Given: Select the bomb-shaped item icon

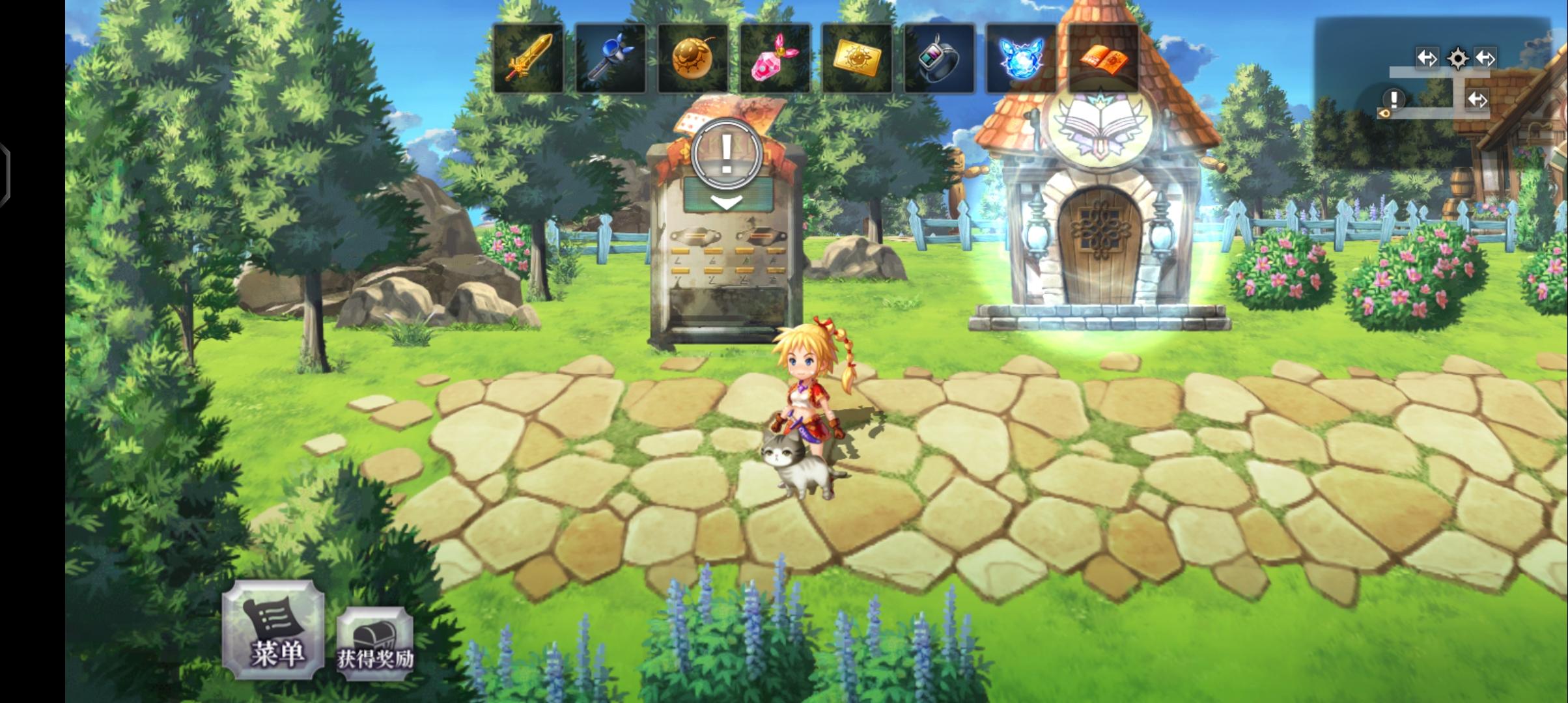Looking at the screenshot, I should click(693, 57).
